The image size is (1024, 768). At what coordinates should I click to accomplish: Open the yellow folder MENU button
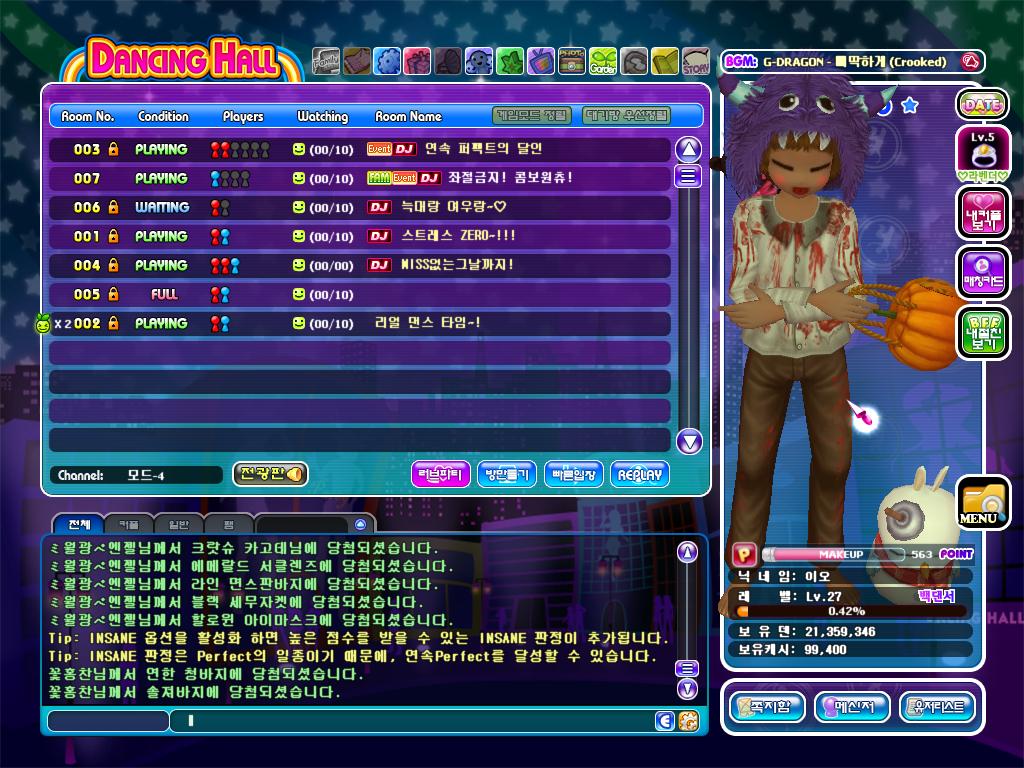point(982,503)
